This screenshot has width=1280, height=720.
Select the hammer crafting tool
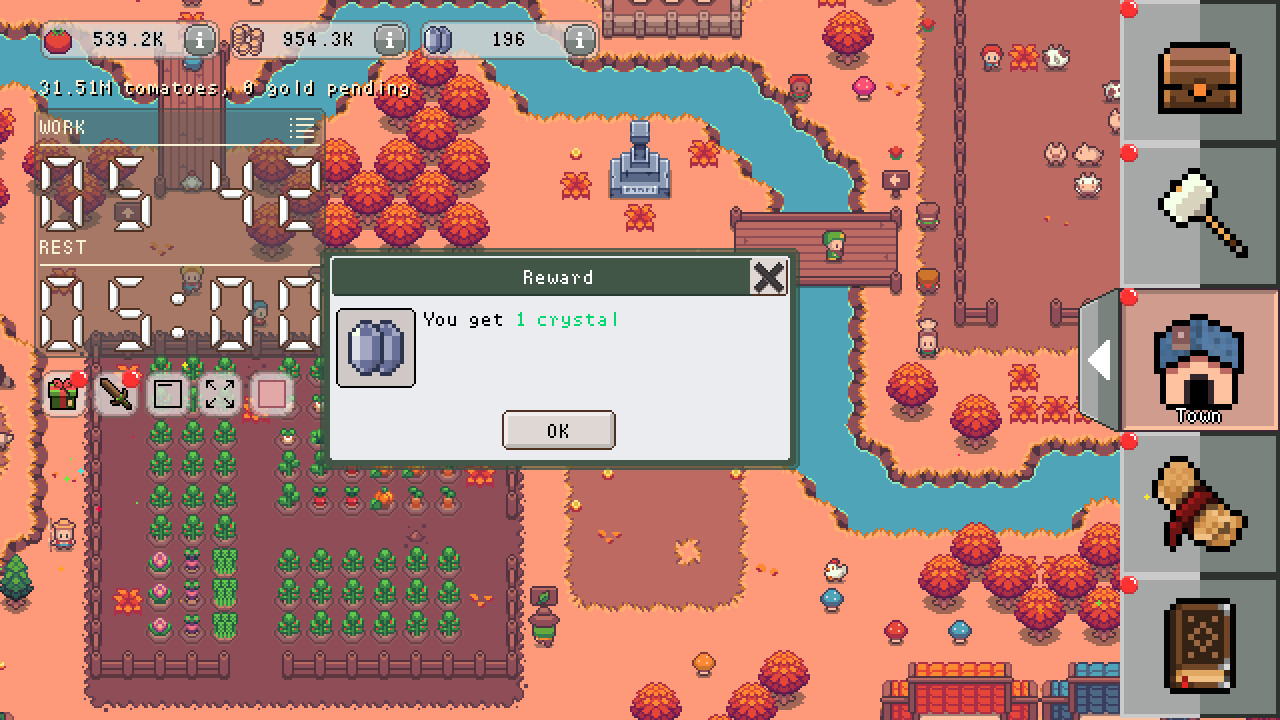point(1199,215)
